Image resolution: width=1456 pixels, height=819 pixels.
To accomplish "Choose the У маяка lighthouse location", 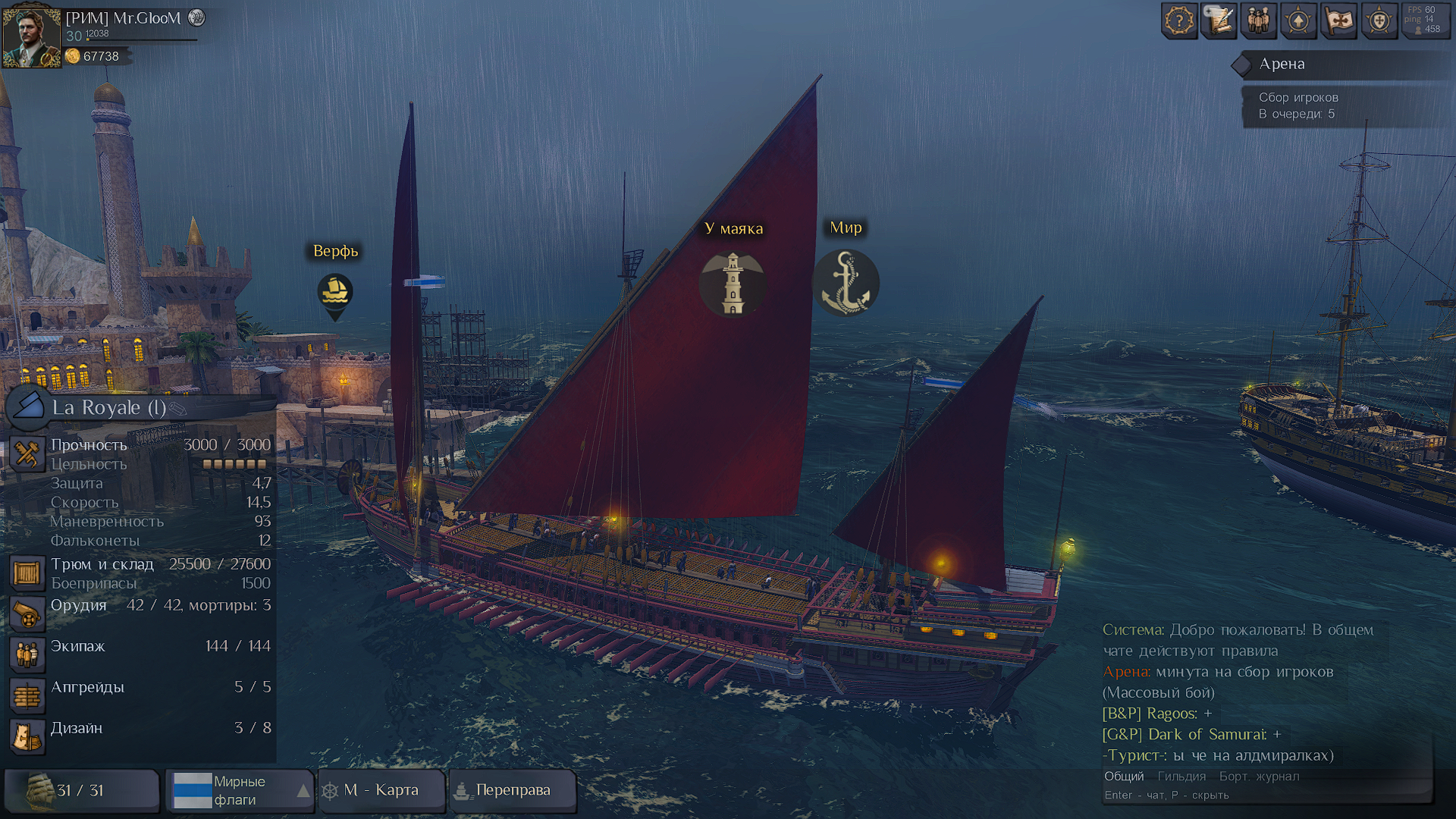I will [733, 284].
